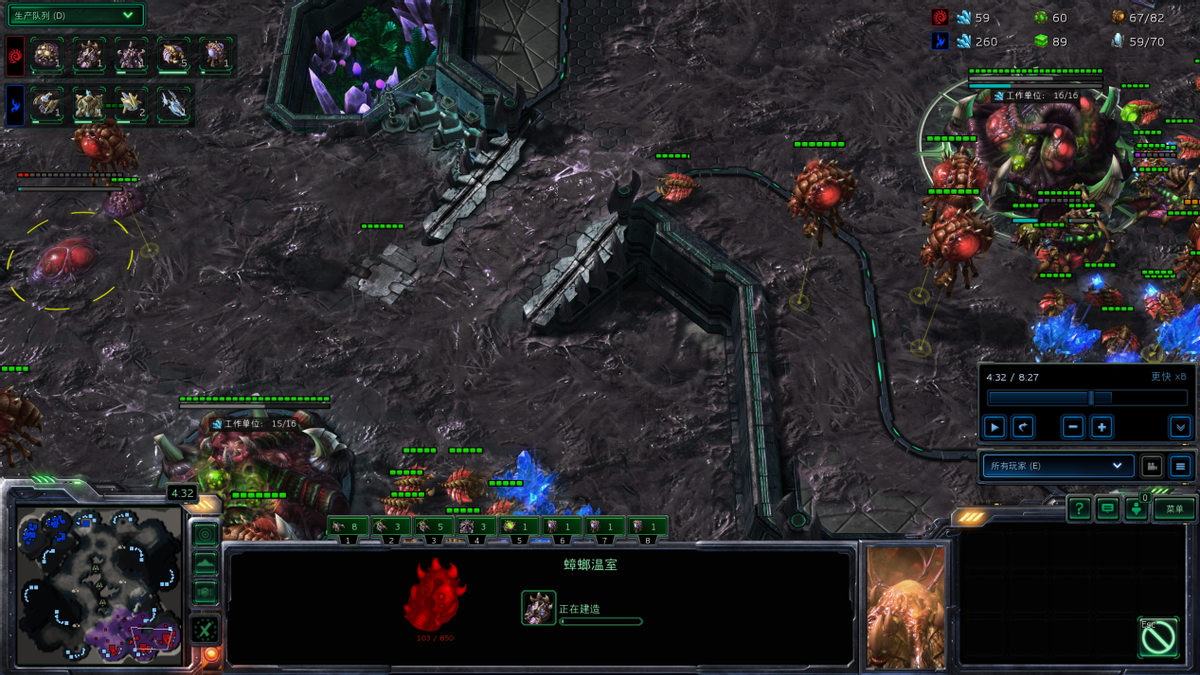This screenshot has width=1200, height=675.
Task: Click the Roach Warren under-construction icon
Action: pyautogui.click(x=539, y=608)
